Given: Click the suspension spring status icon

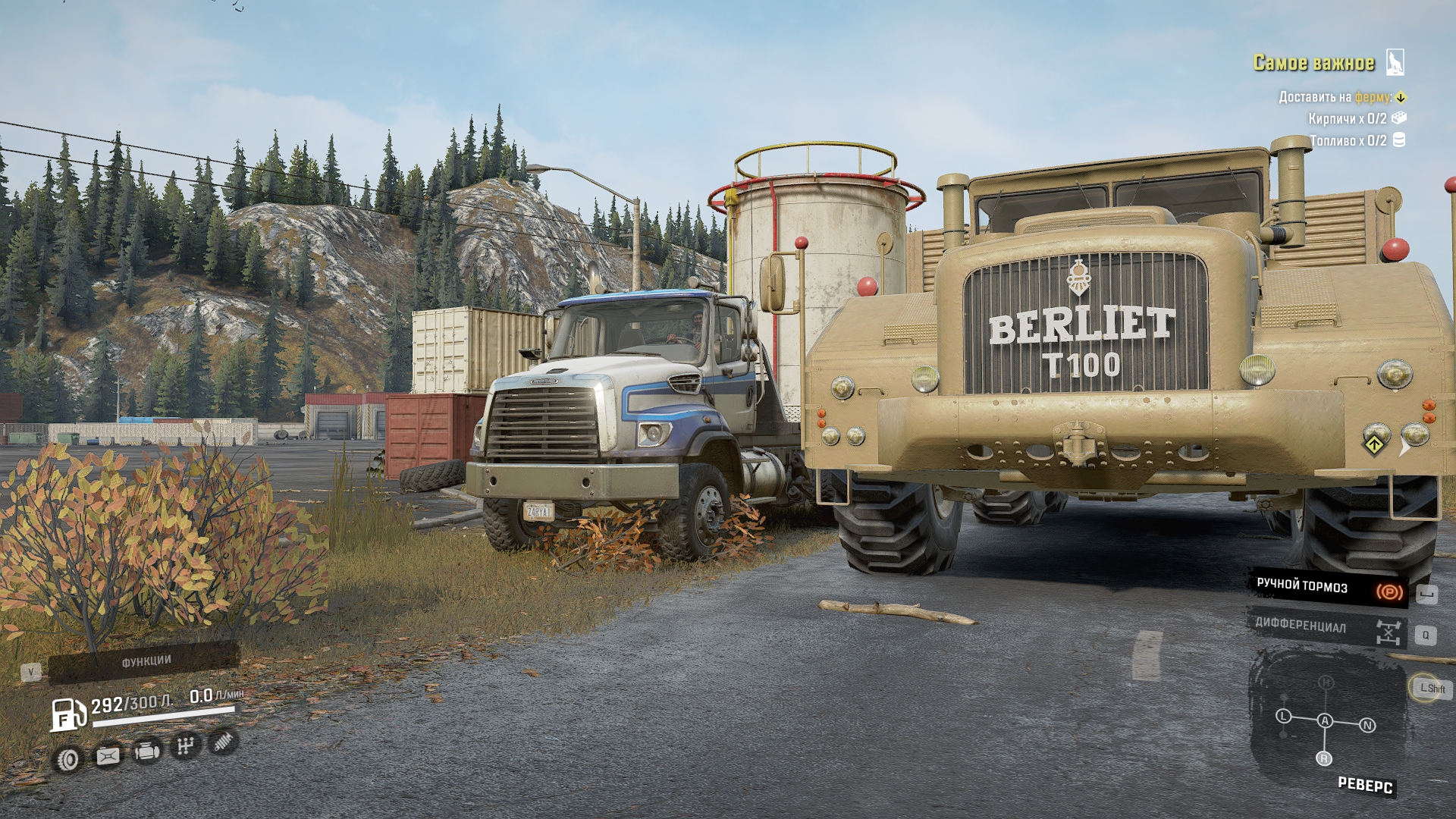Looking at the screenshot, I should (x=222, y=742).
